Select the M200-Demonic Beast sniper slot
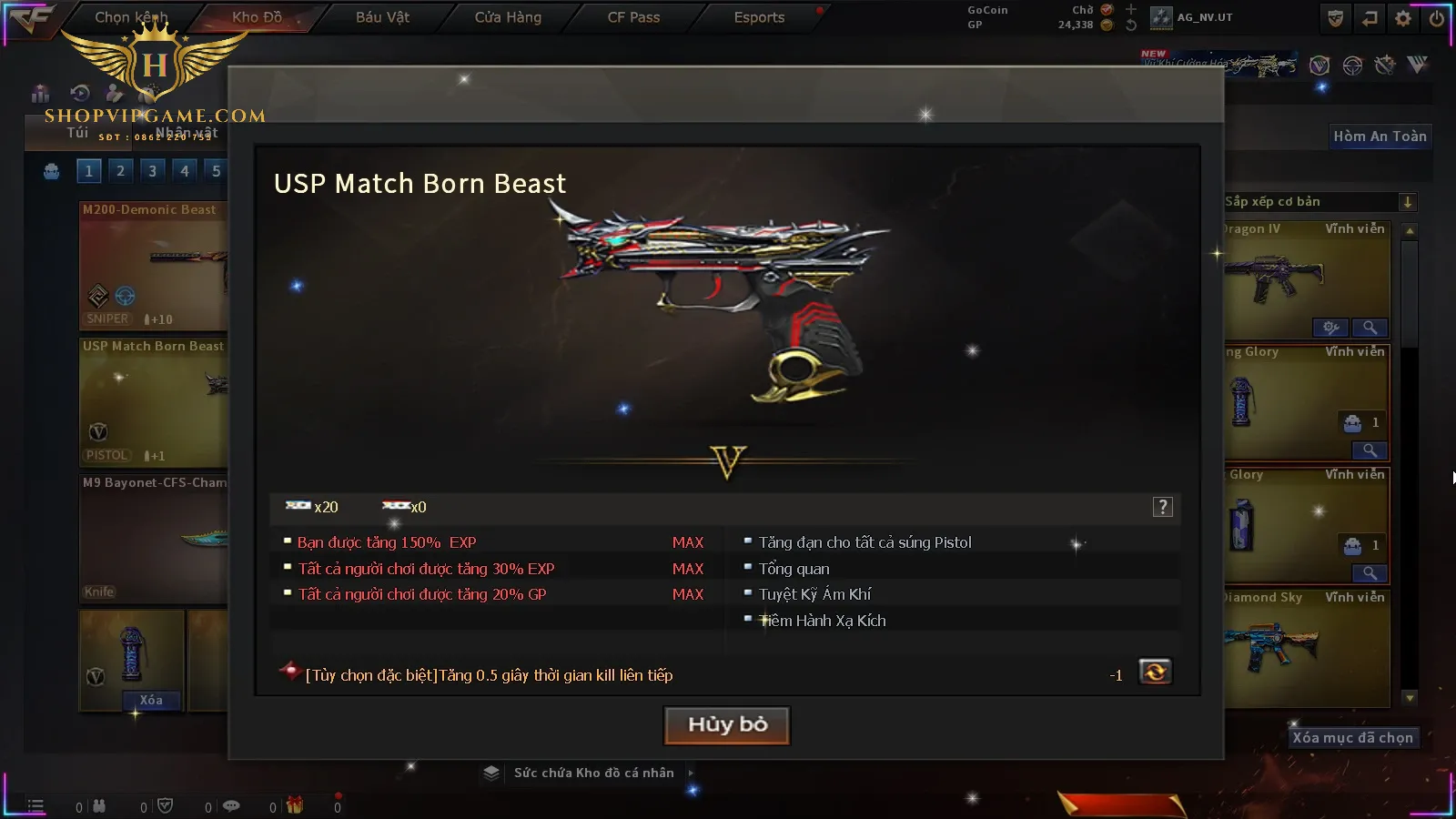 click(153, 266)
